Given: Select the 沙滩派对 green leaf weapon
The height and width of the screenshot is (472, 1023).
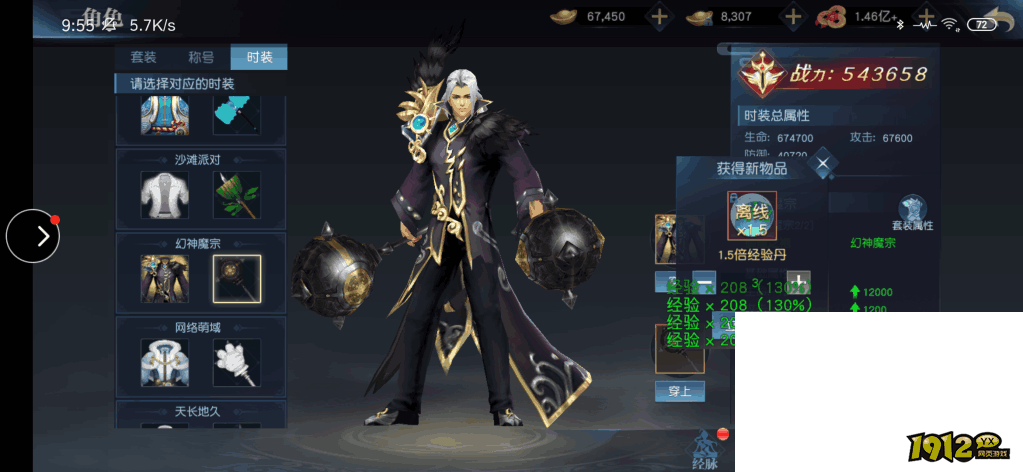Looking at the screenshot, I should [237, 195].
